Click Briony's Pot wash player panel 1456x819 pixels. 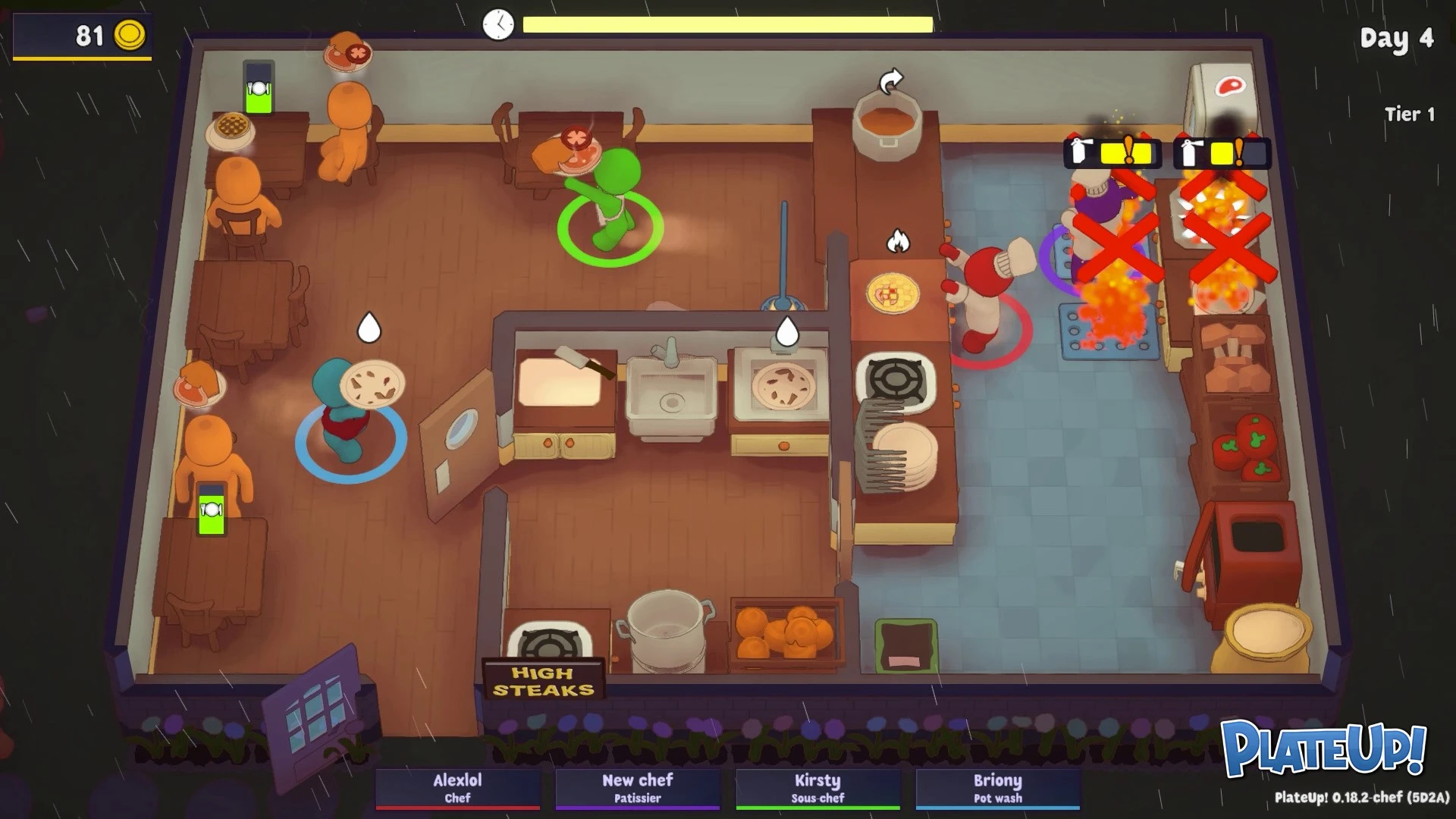[x=998, y=789]
